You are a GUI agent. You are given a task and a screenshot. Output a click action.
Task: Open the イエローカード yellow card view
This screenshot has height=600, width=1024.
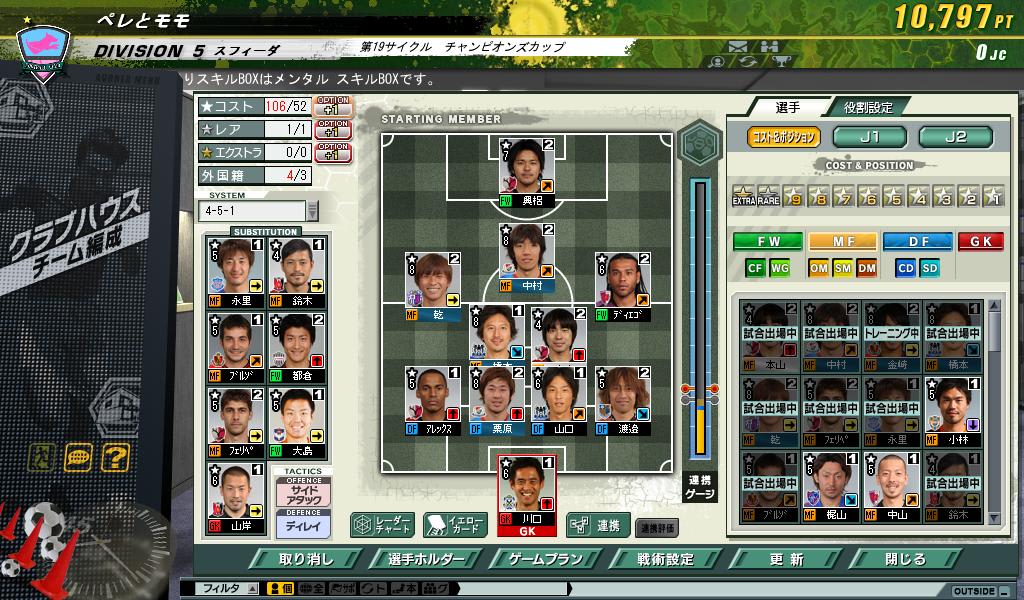(x=455, y=524)
